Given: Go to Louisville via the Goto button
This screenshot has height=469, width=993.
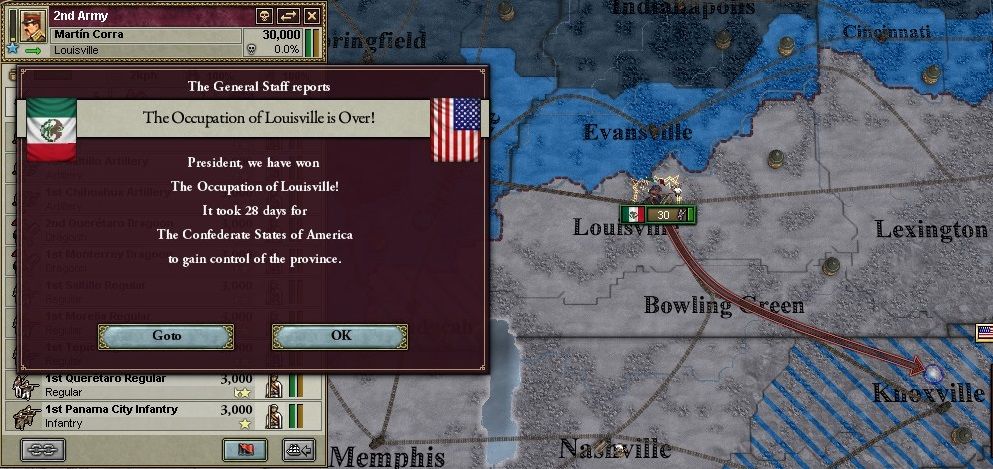Looking at the screenshot, I should [166, 336].
